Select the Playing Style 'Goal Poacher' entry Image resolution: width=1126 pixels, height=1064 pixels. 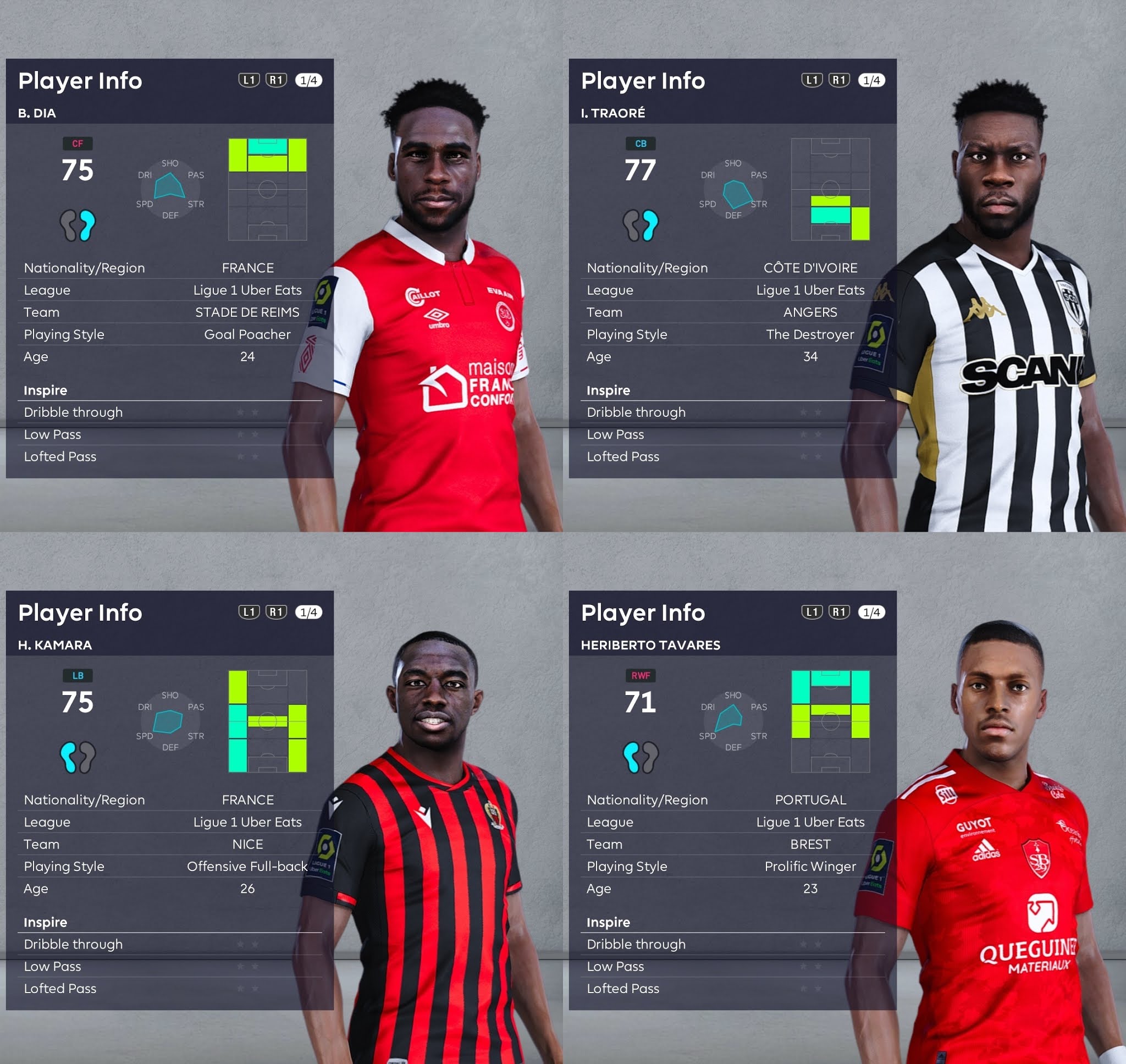point(247,334)
